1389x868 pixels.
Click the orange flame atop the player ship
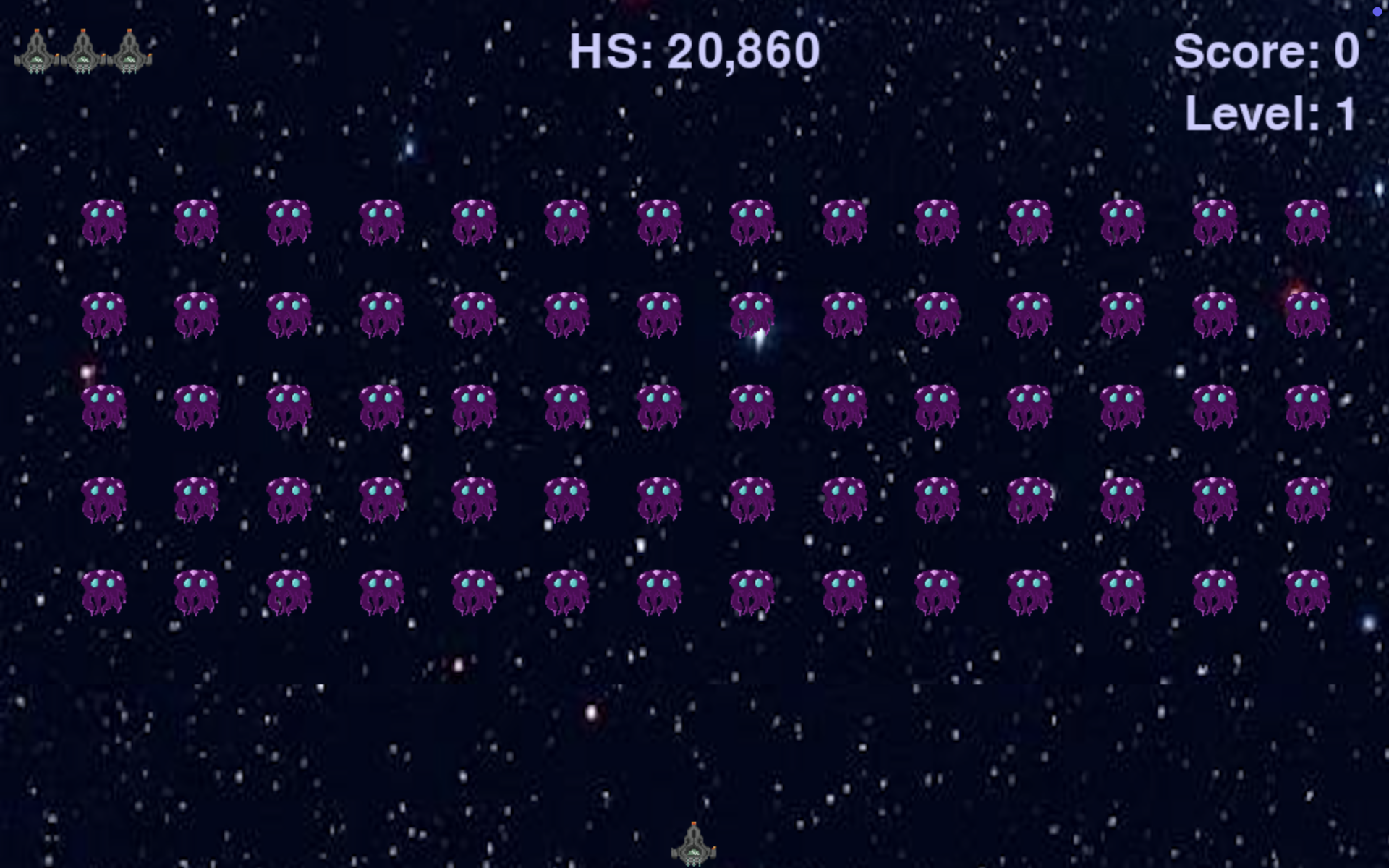(x=693, y=825)
